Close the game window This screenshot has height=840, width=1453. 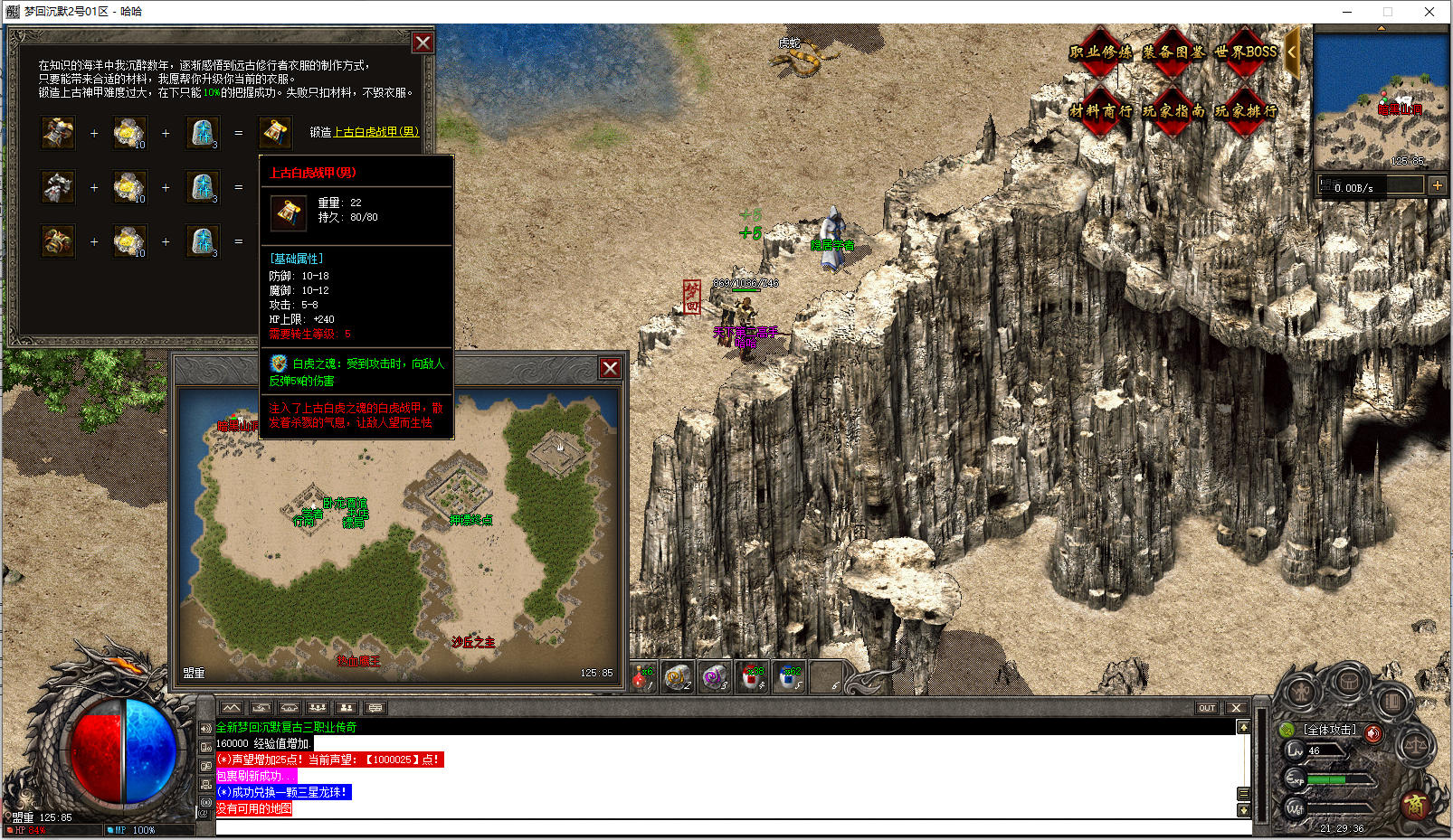[1429, 12]
